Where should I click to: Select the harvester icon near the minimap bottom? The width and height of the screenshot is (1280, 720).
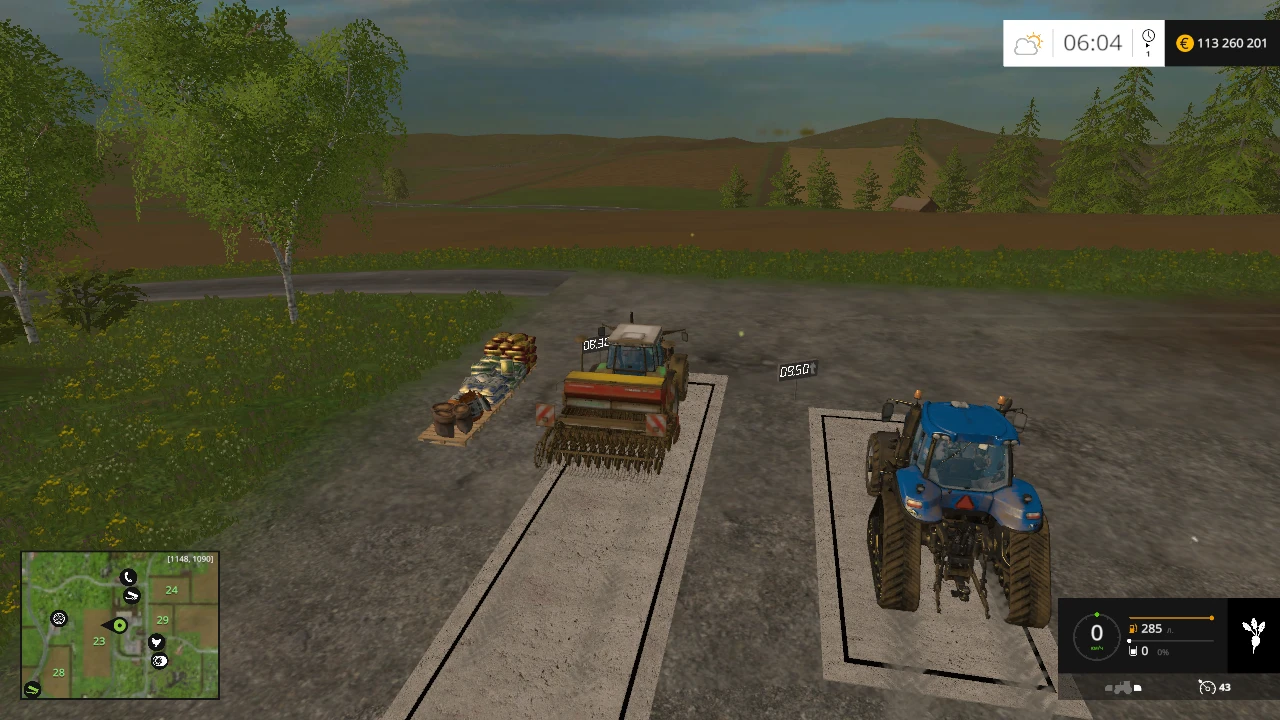click(x=31, y=688)
